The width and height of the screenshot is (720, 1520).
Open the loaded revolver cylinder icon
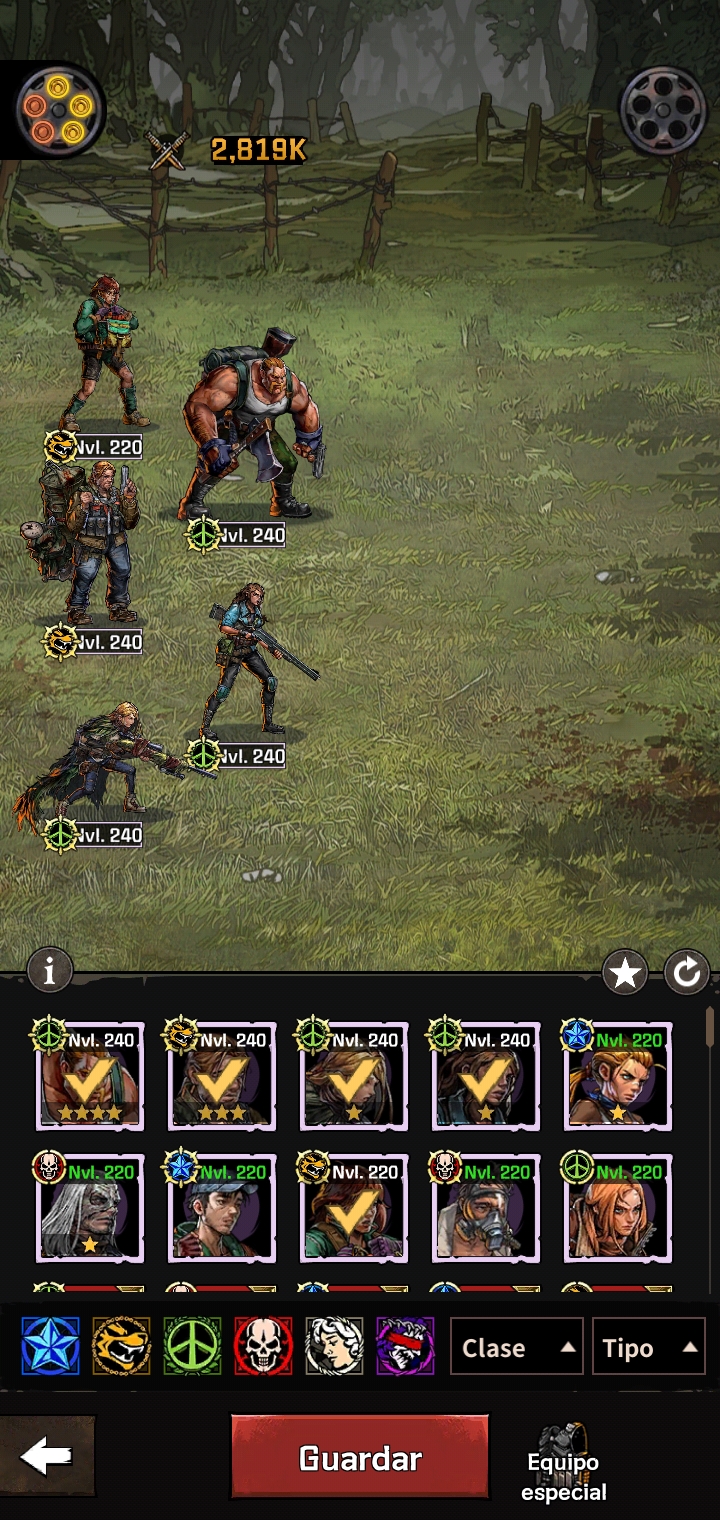(x=58, y=107)
